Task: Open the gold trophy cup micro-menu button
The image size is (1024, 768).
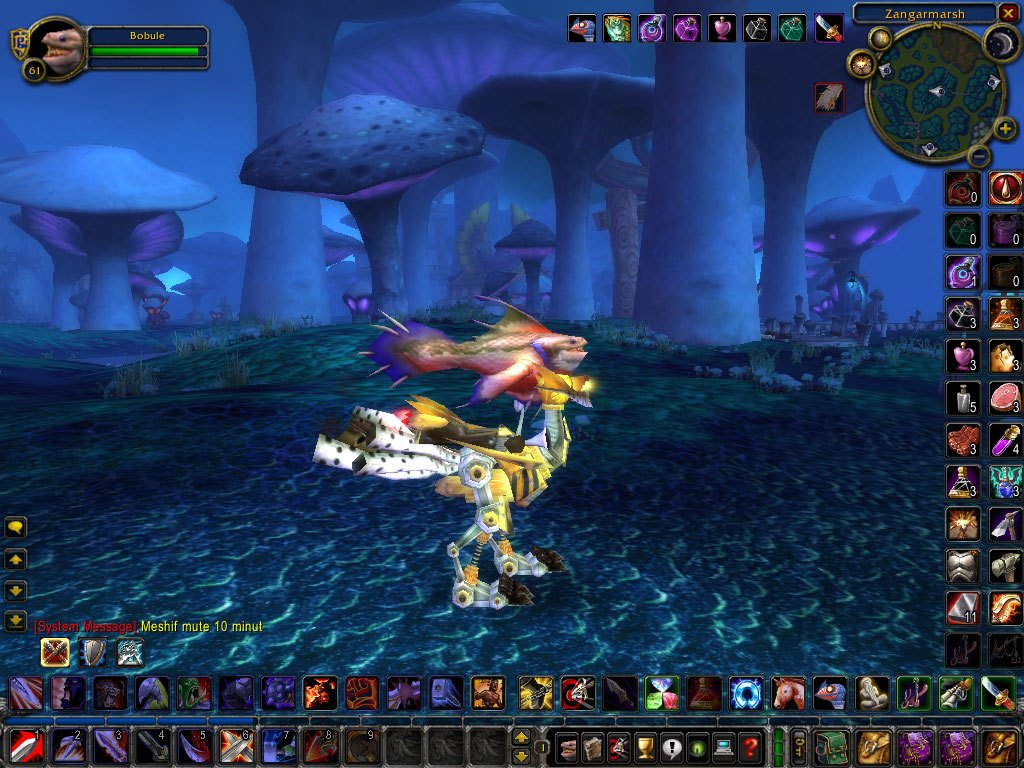Action: point(645,746)
